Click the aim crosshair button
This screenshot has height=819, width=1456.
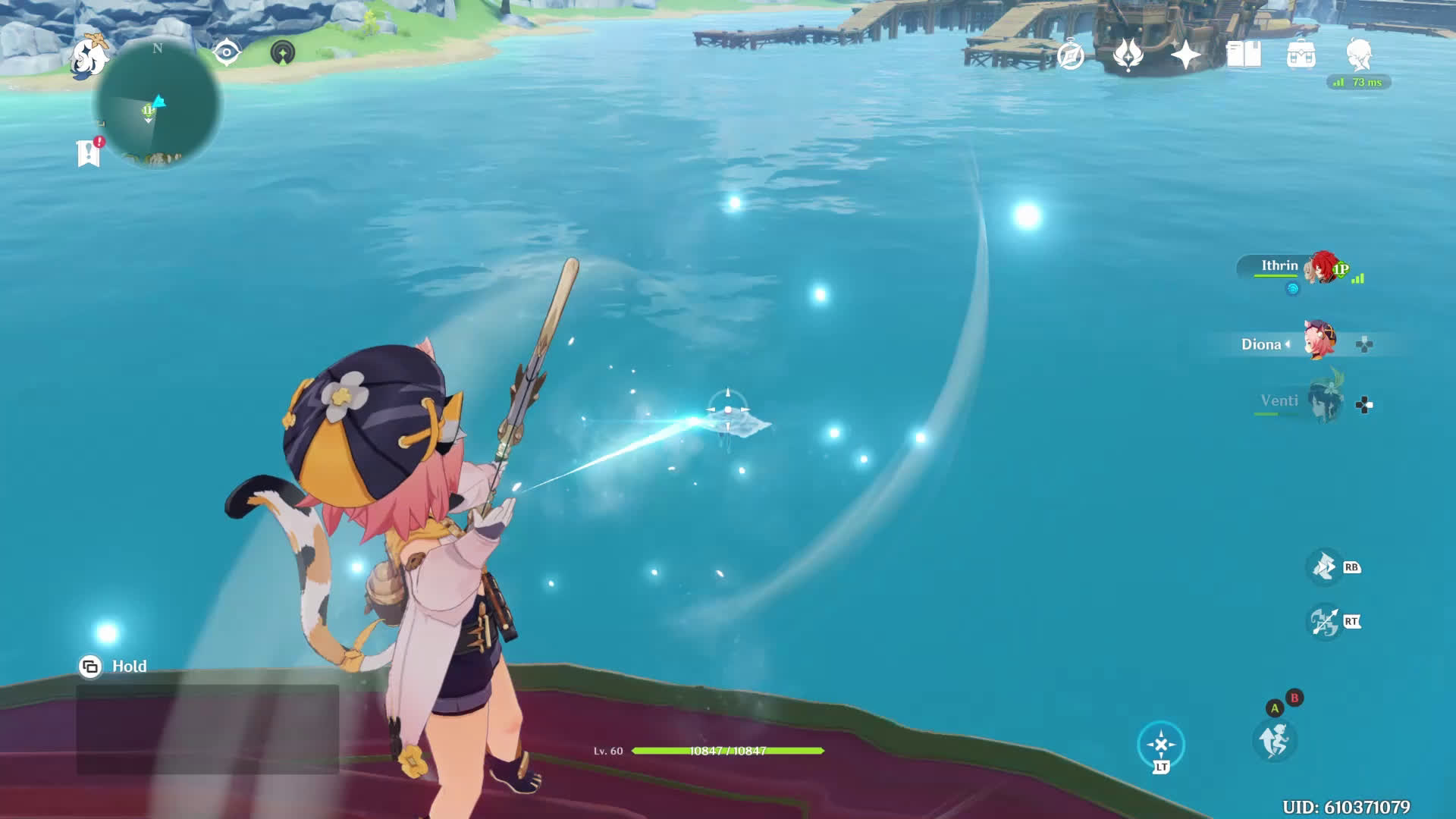coord(1160,745)
